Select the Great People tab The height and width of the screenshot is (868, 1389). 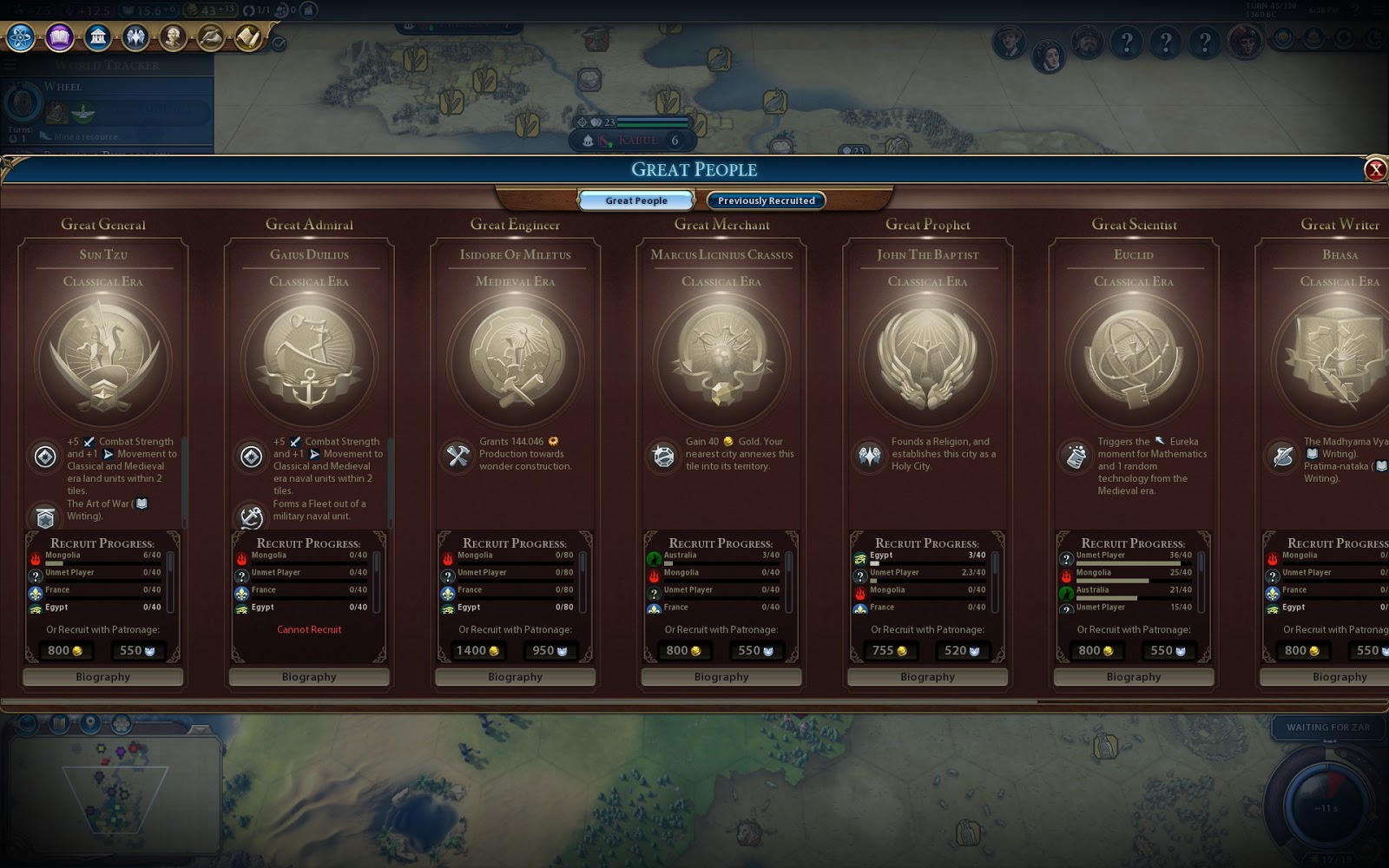pyautogui.click(x=636, y=201)
